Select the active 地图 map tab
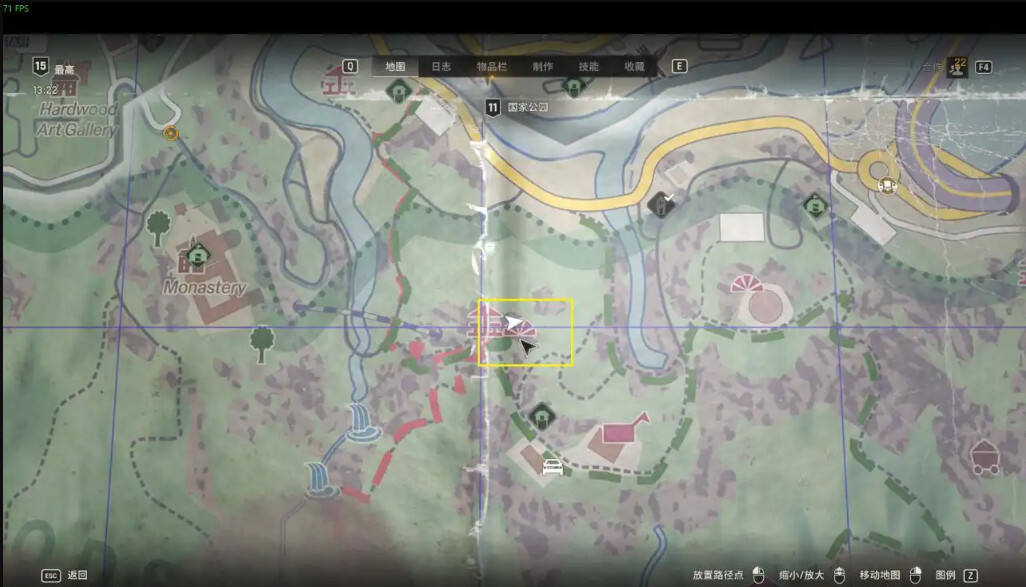The height and width of the screenshot is (587, 1026). click(x=395, y=67)
